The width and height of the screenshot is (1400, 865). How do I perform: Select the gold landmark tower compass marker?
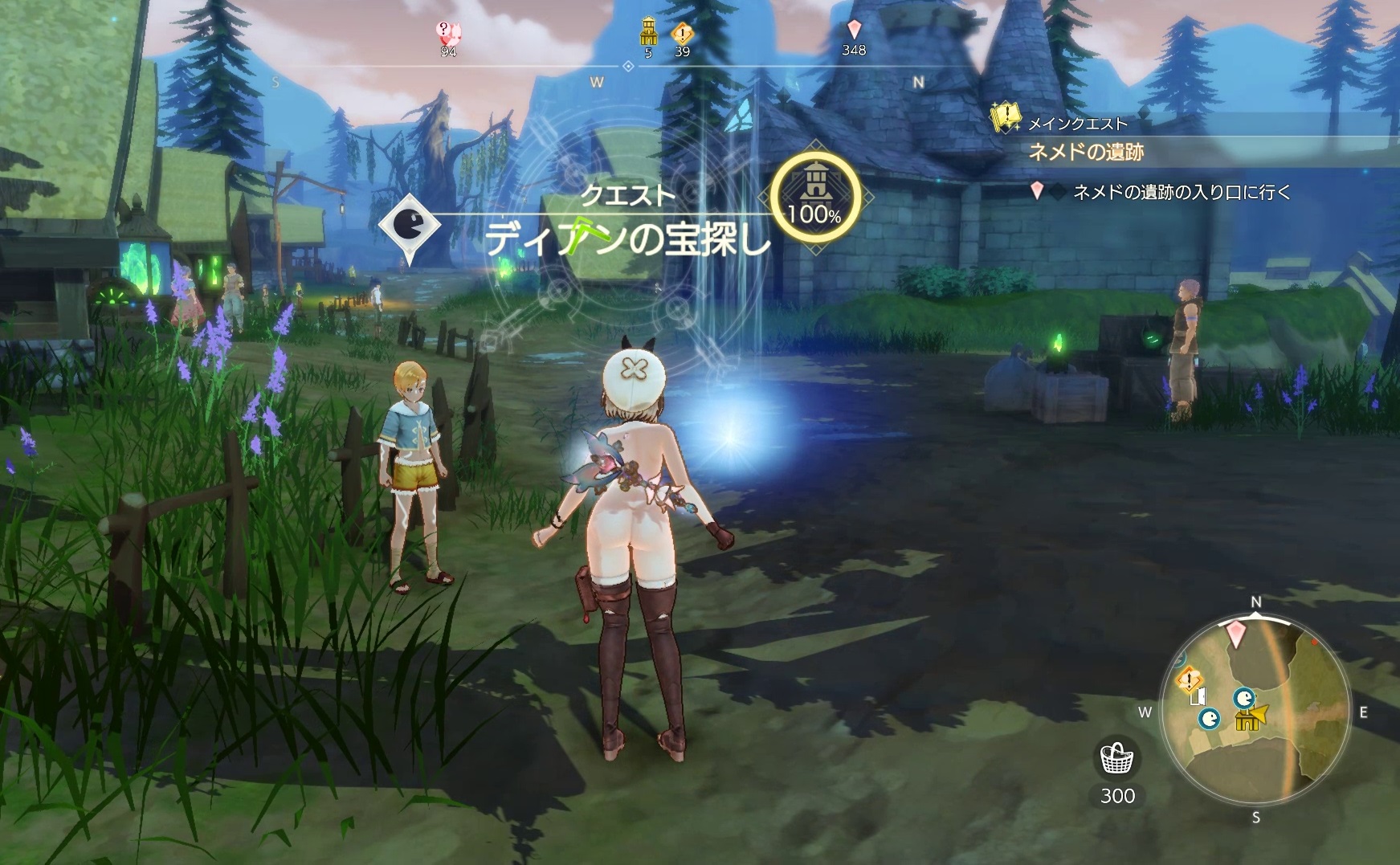(647, 33)
